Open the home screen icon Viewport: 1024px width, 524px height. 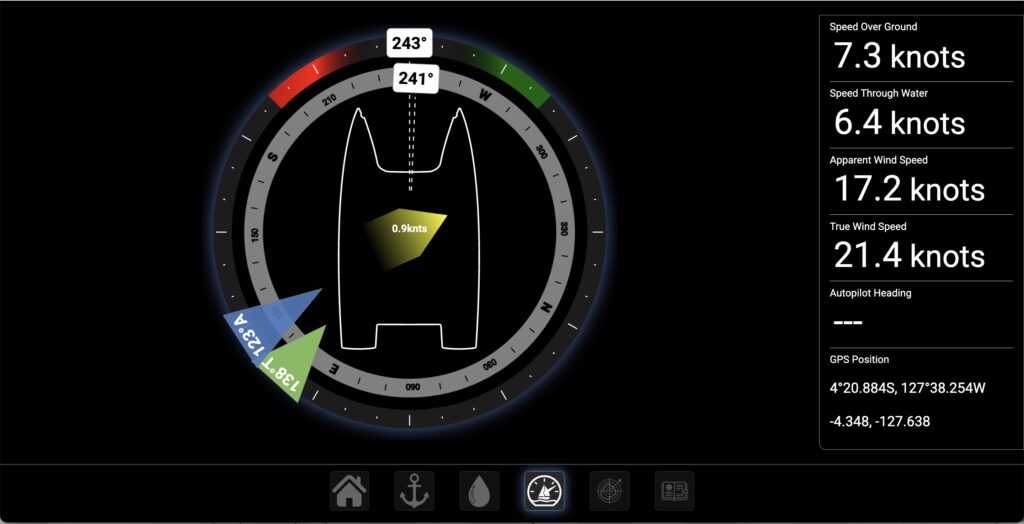349,491
